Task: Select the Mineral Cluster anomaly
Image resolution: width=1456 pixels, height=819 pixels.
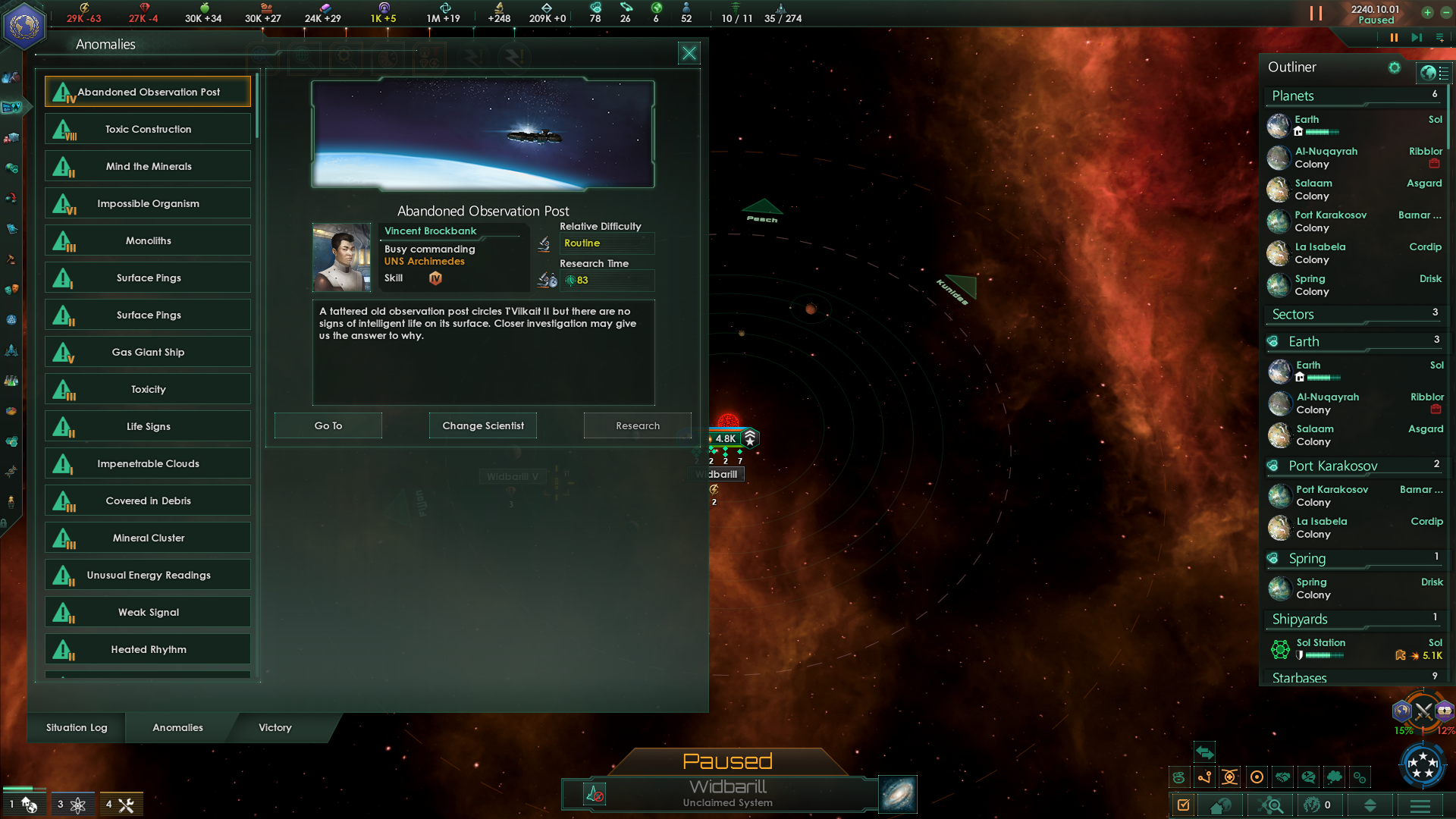Action: tap(148, 538)
